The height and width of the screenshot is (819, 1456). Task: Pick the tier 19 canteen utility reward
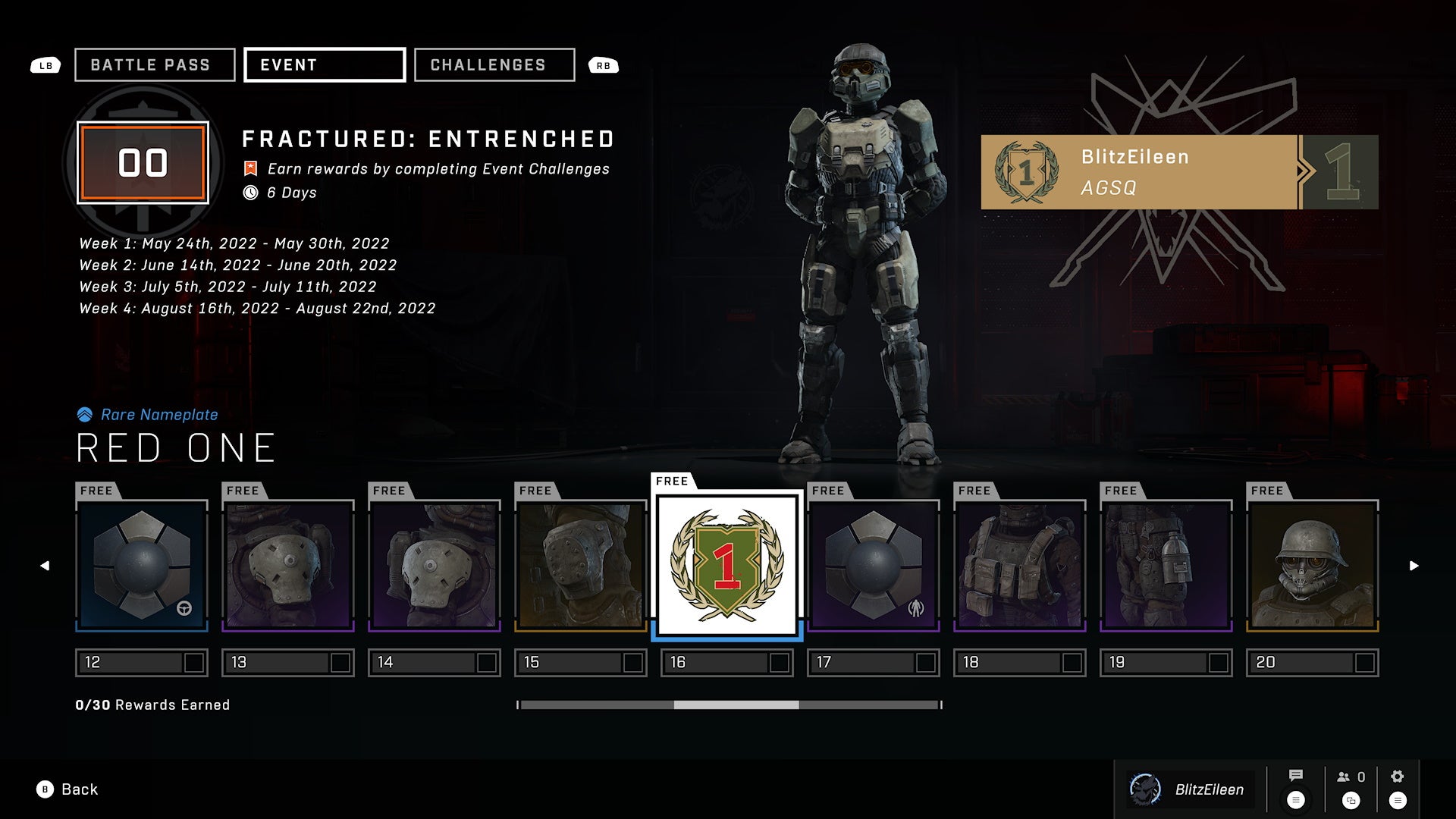coord(1166,566)
